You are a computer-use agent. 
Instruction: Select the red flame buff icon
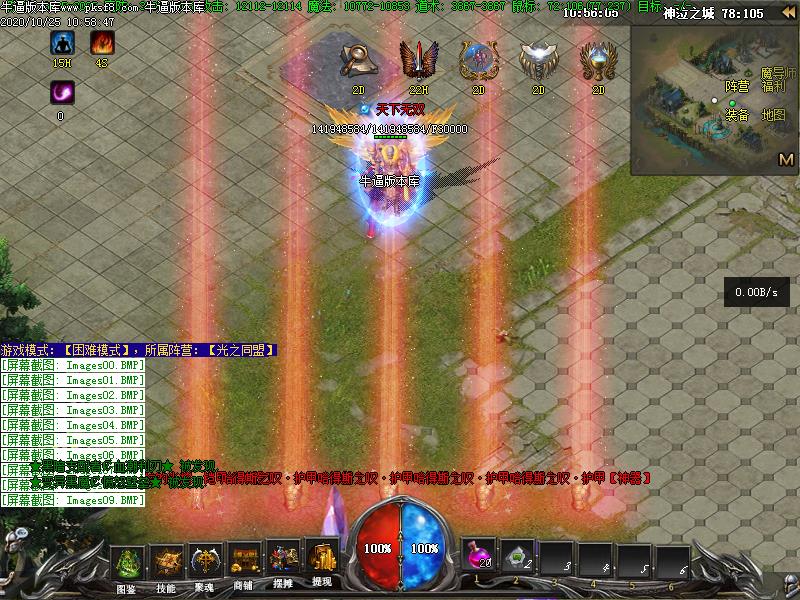102,43
